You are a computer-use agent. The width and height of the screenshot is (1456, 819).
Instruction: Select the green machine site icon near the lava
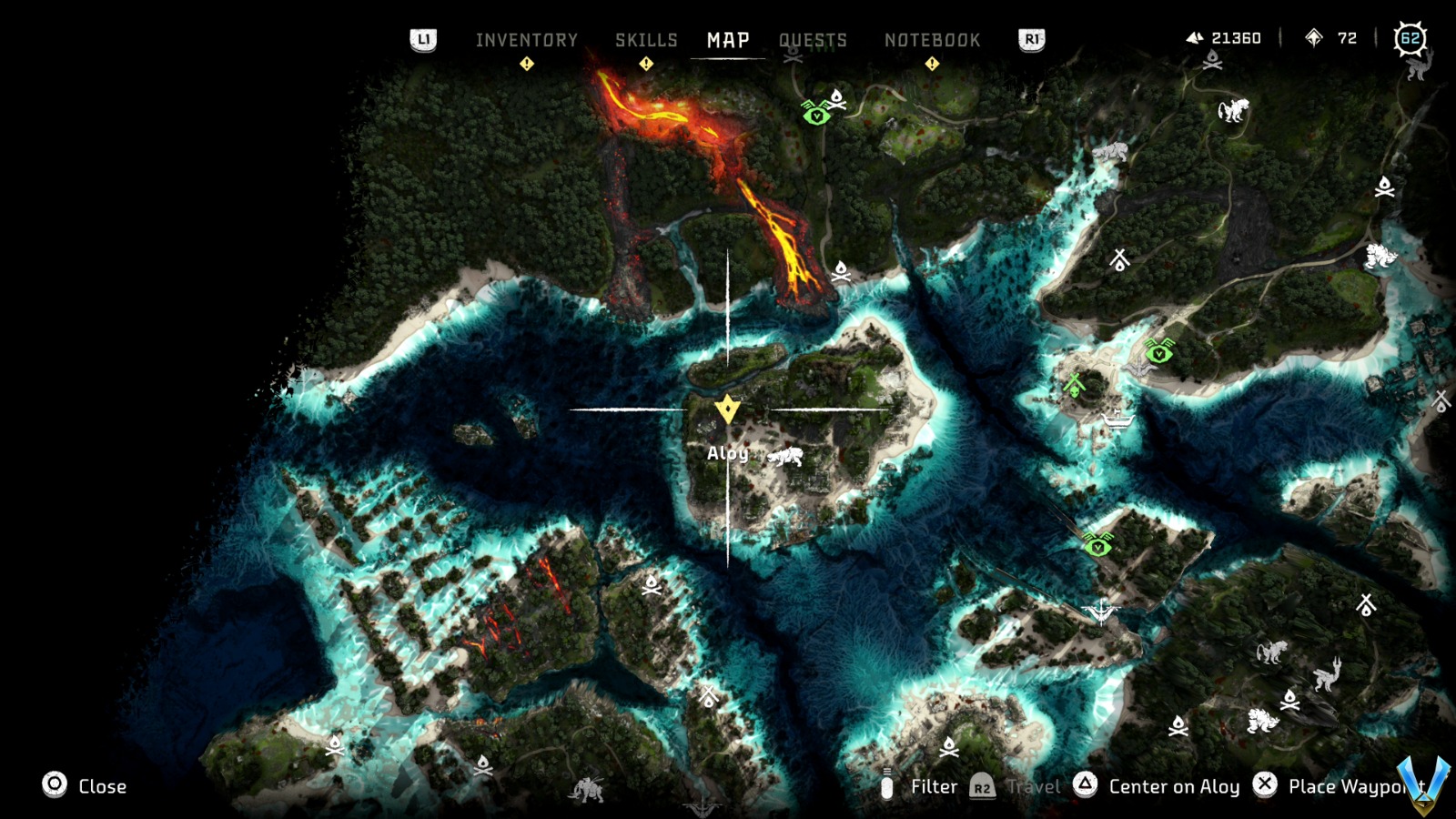tap(818, 116)
